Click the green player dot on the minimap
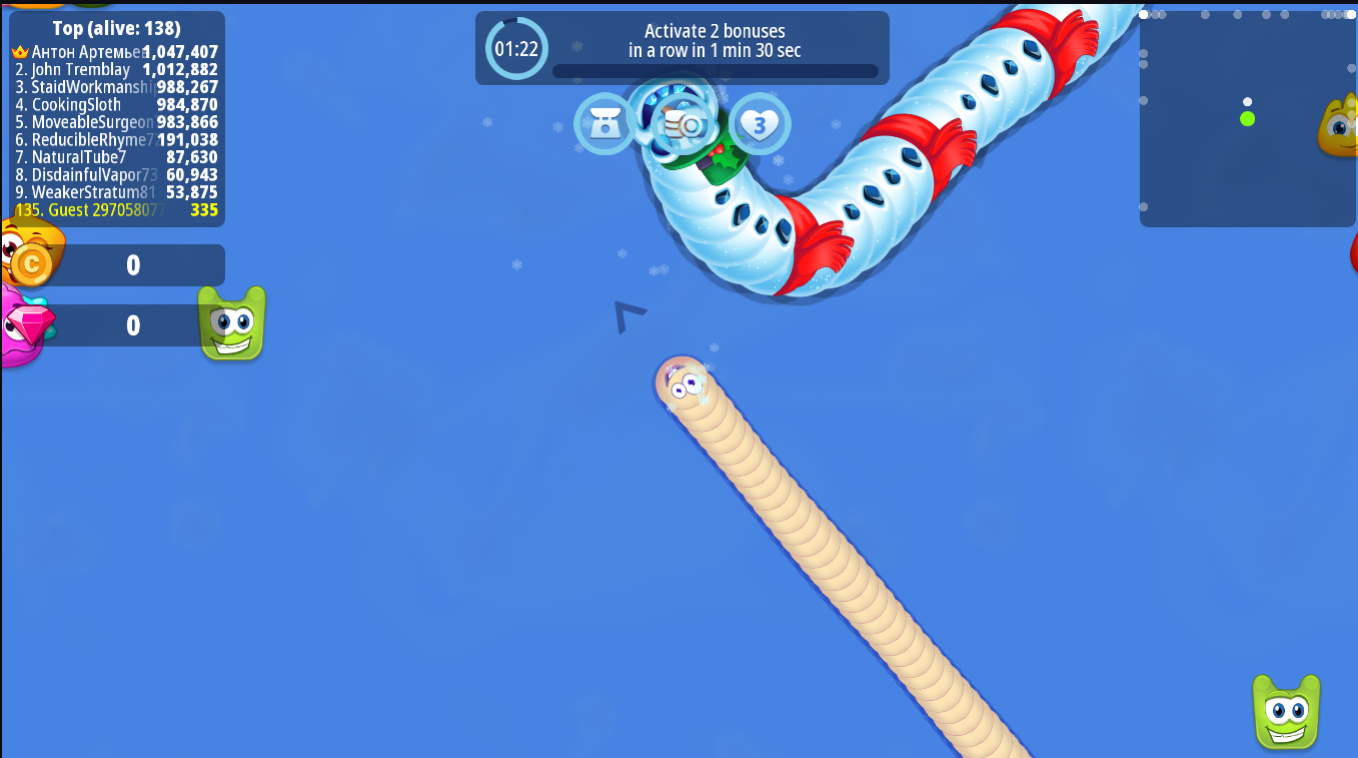 coord(1247,119)
